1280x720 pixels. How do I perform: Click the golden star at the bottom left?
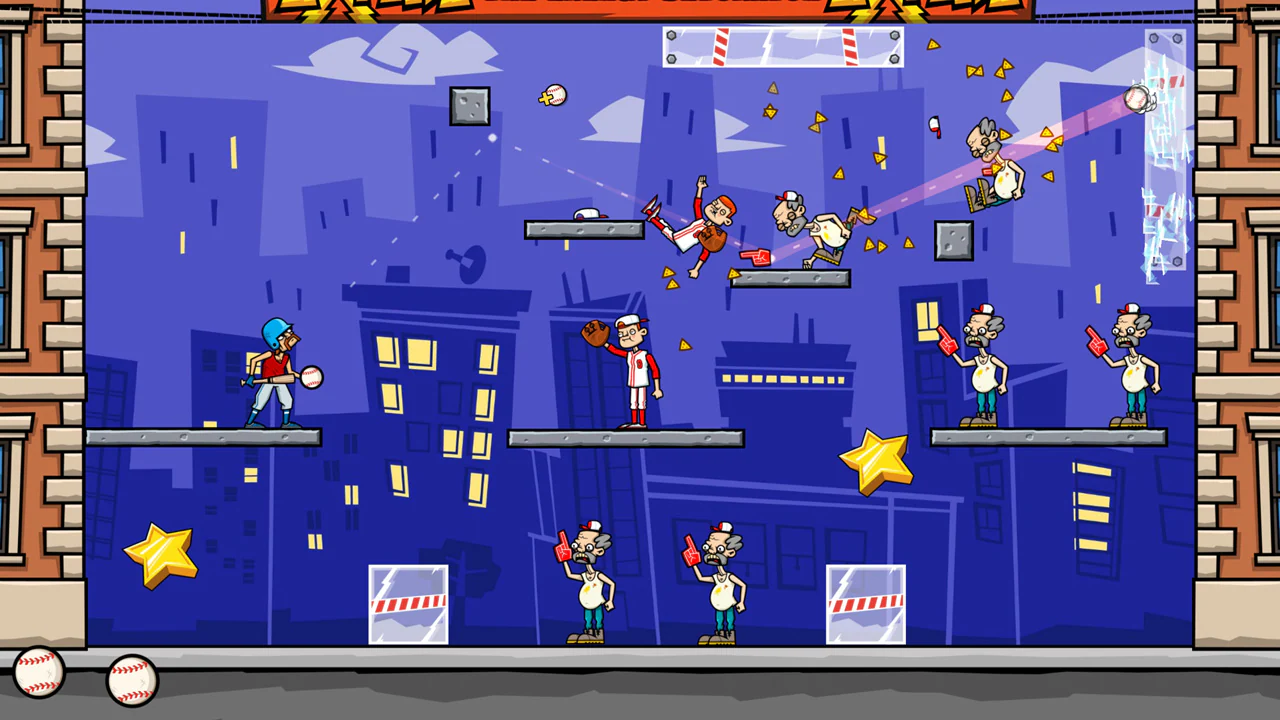click(160, 555)
